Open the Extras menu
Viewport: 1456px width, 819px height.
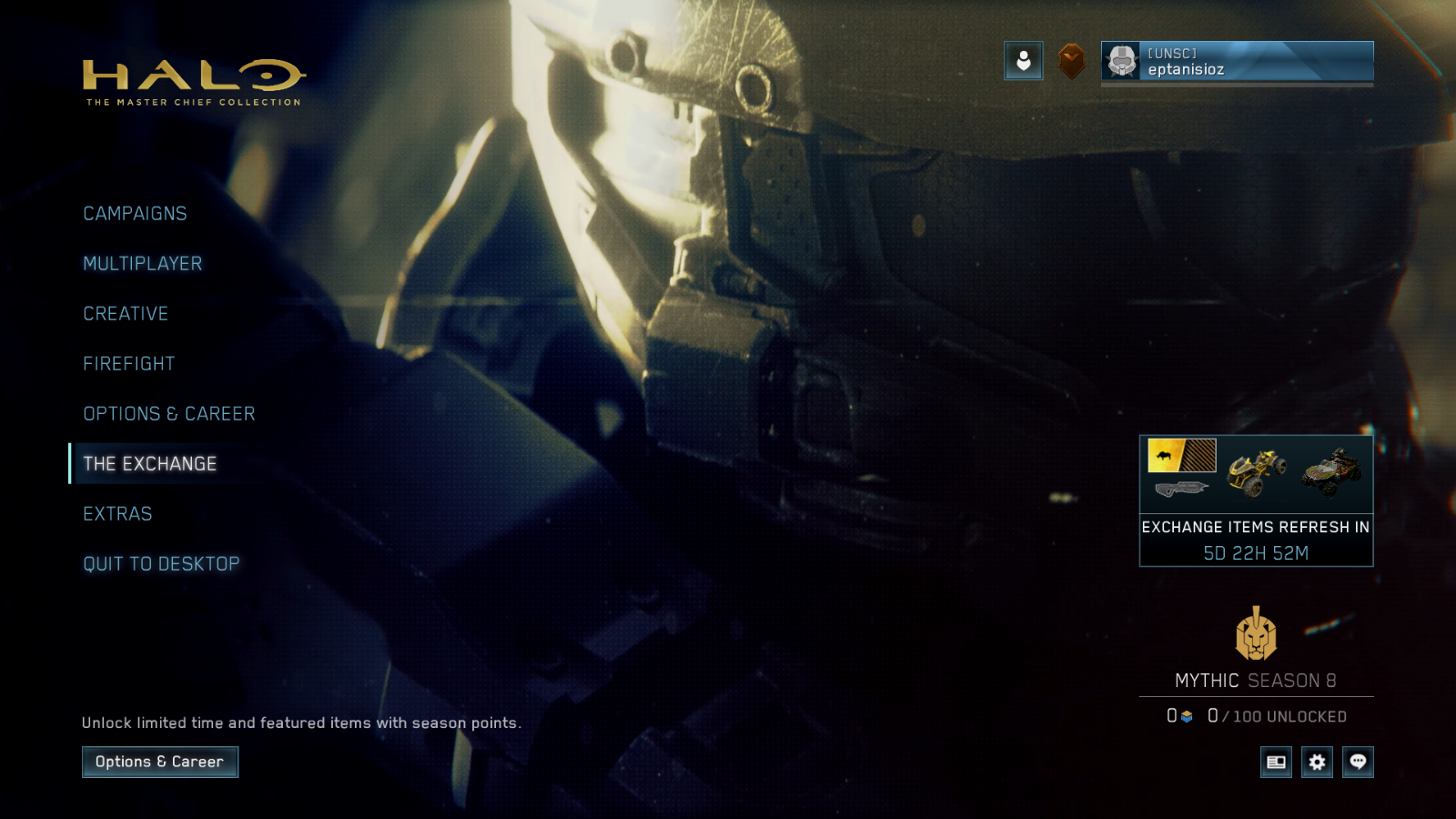[x=117, y=514]
